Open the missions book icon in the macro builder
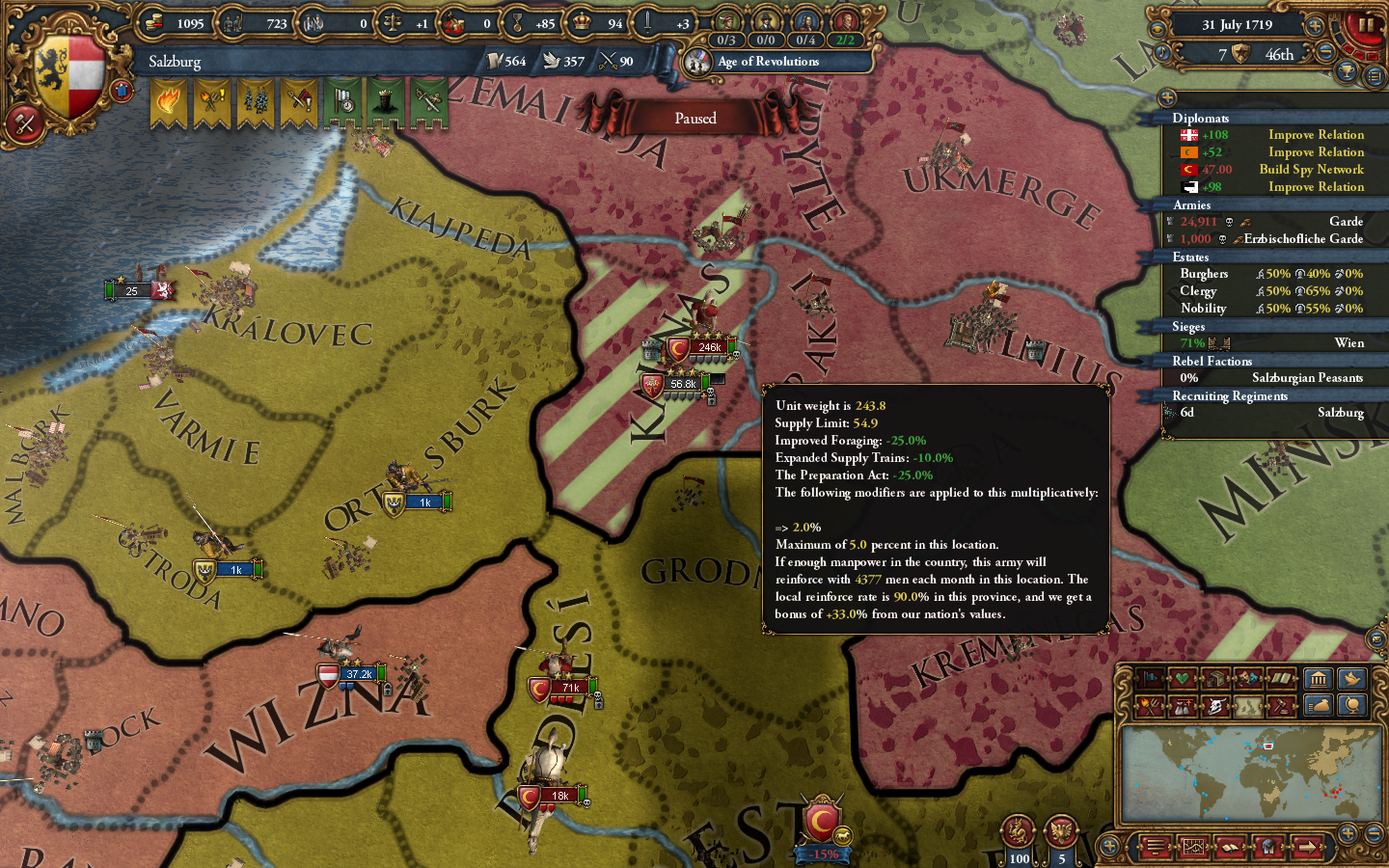Screen dimensions: 1389x868 (x=1282, y=679)
